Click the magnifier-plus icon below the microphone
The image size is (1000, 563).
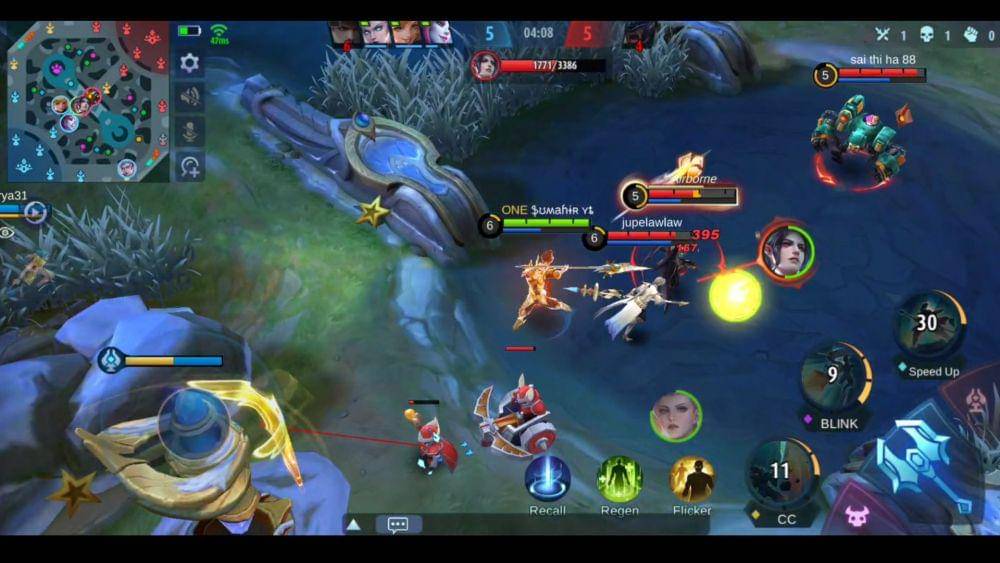point(189,165)
